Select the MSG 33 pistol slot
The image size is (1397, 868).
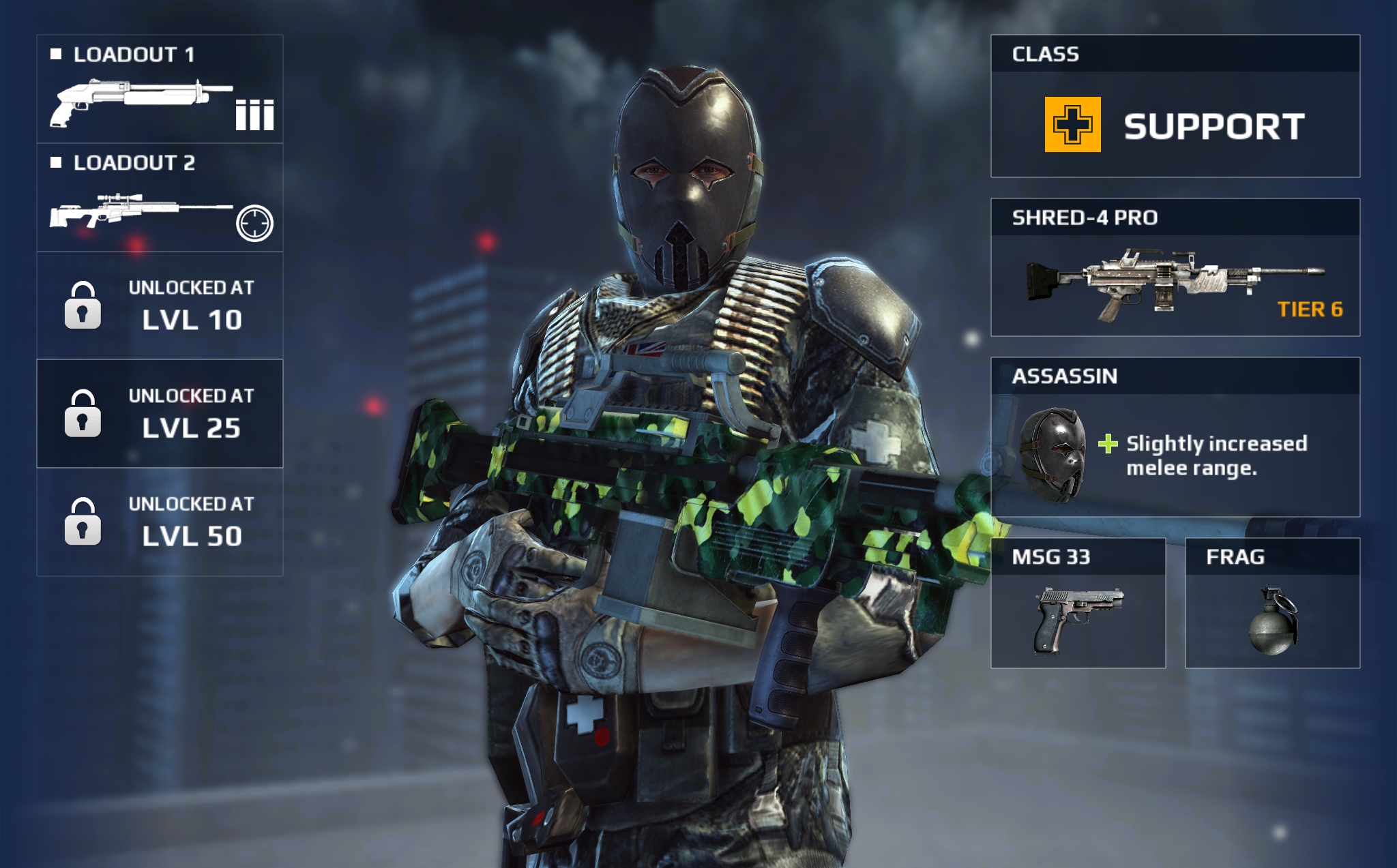[1078, 603]
